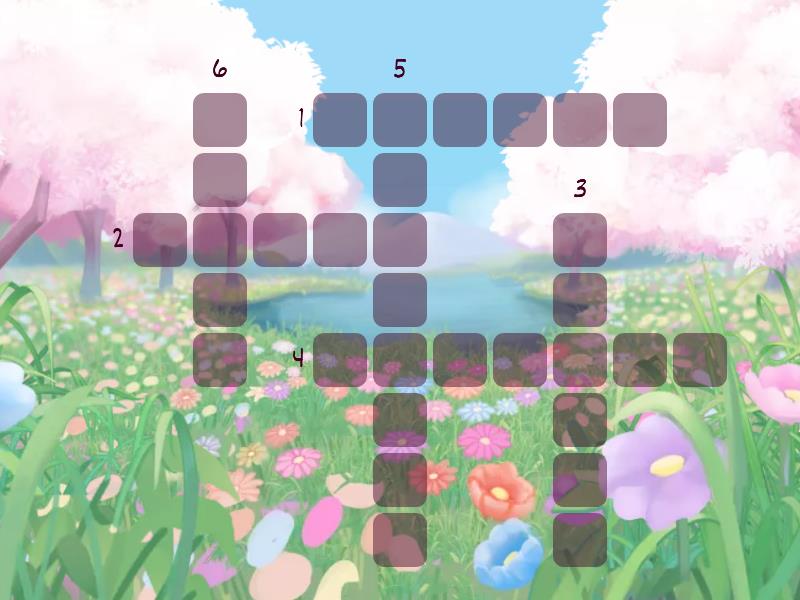Click the first cell of word 2 across

click(160, 240)
